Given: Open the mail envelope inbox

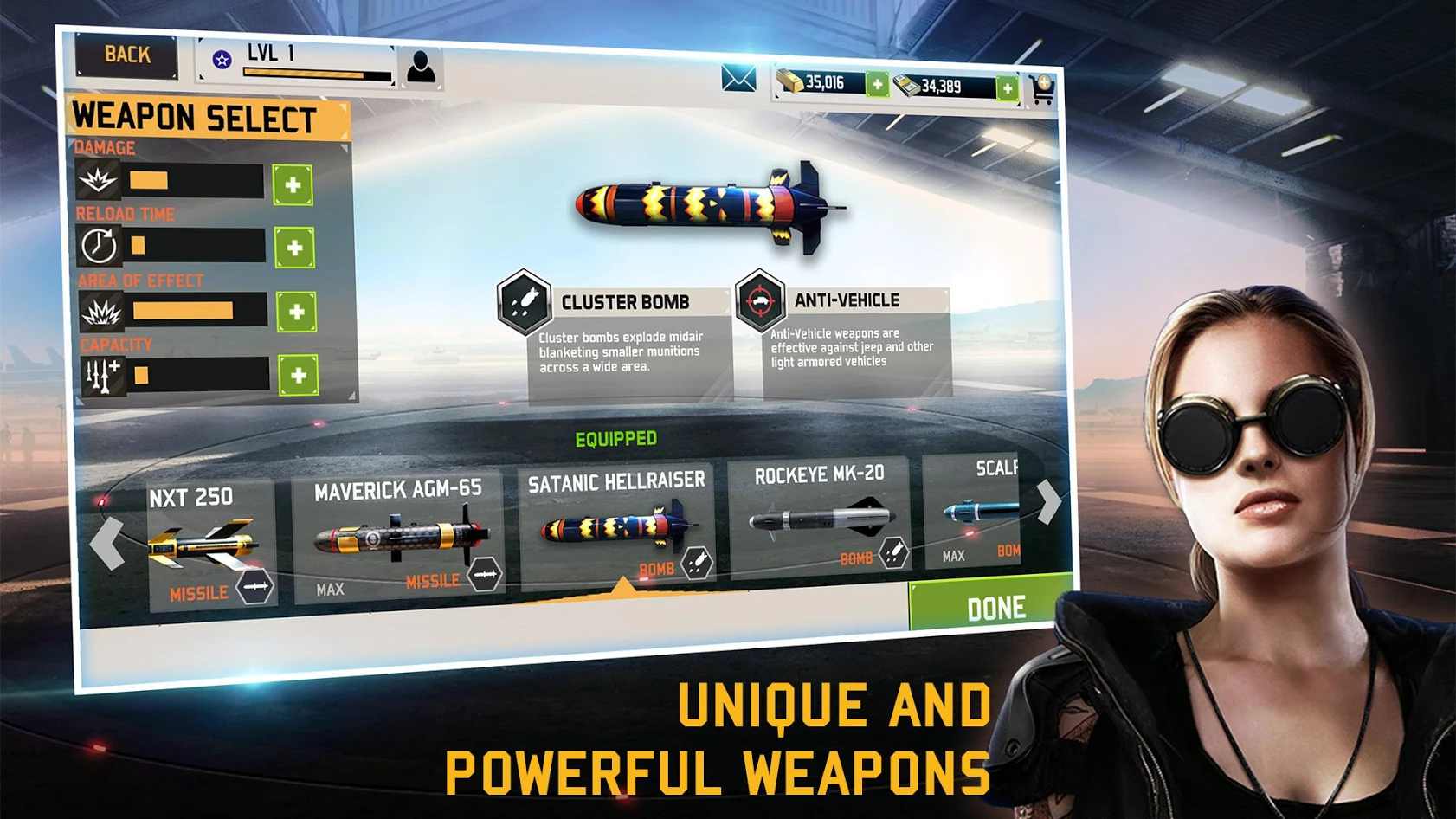Looking at the screenshot, I should [x=738, y=79].
